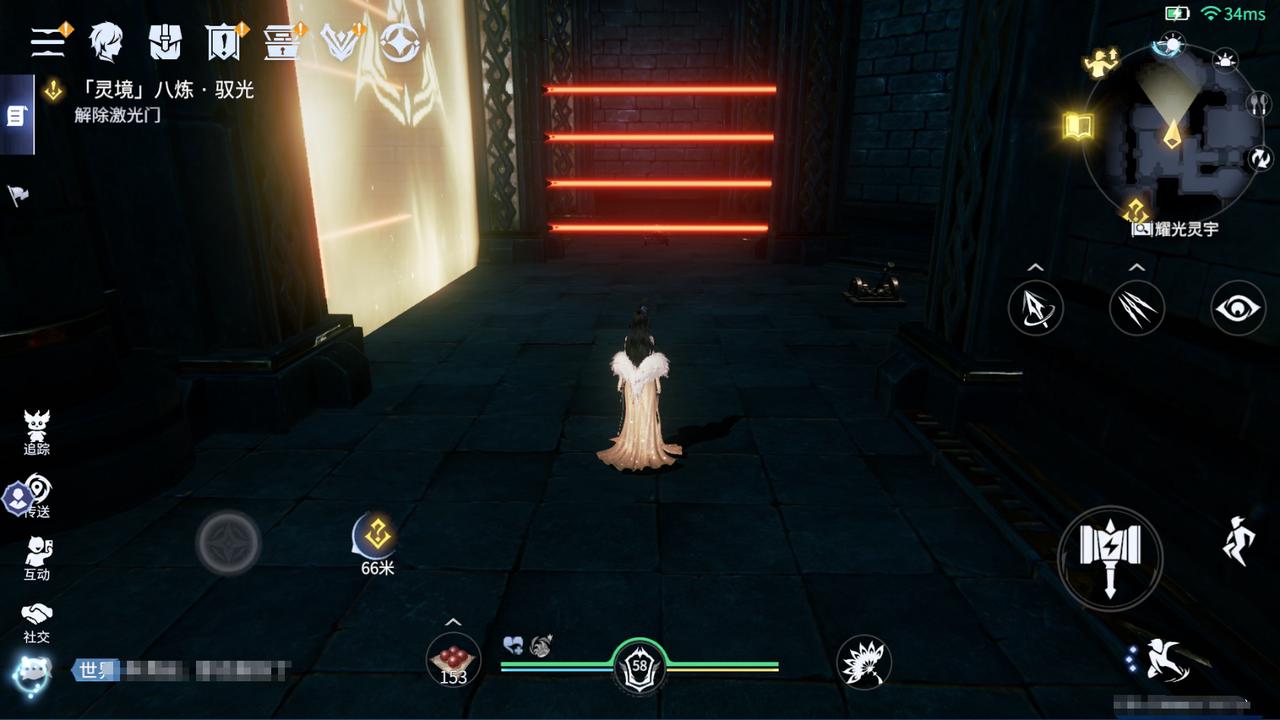
Task: Open the glowing yellow book icon
Action: coord(1078,126)
